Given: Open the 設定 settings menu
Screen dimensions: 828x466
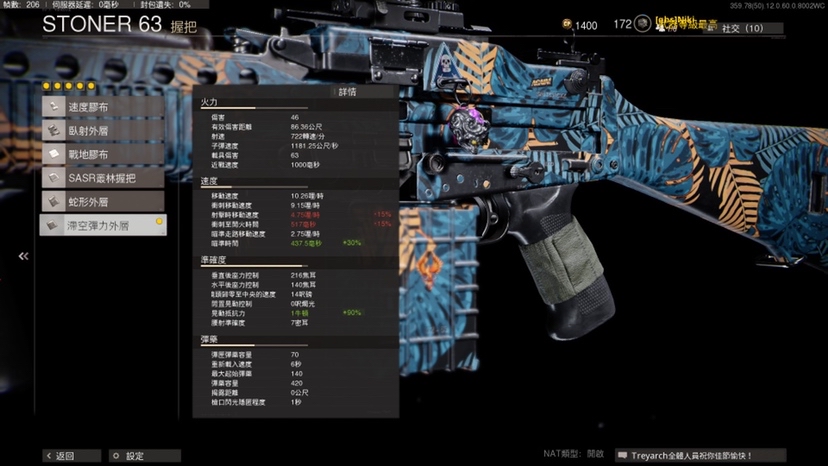Looking at the screenshot, I should click(x=128, y=456).
